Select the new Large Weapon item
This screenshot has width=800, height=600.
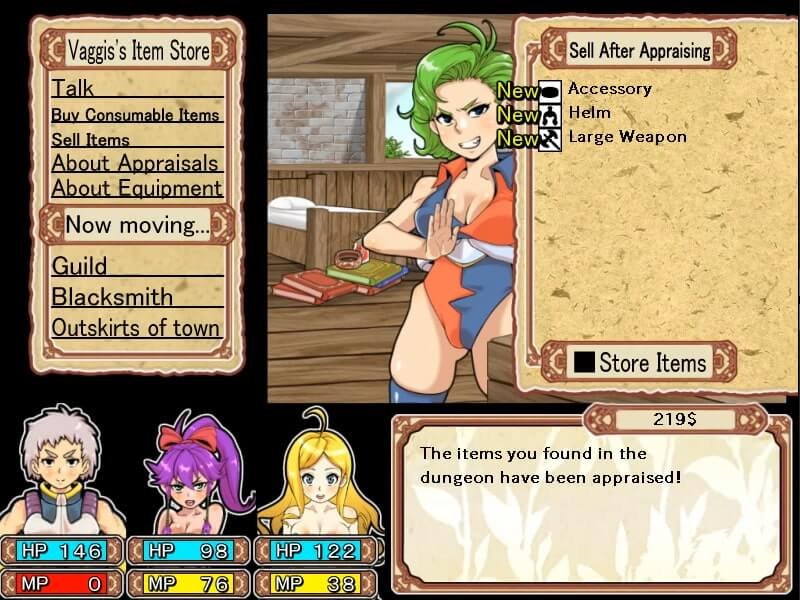click(627, 137)
